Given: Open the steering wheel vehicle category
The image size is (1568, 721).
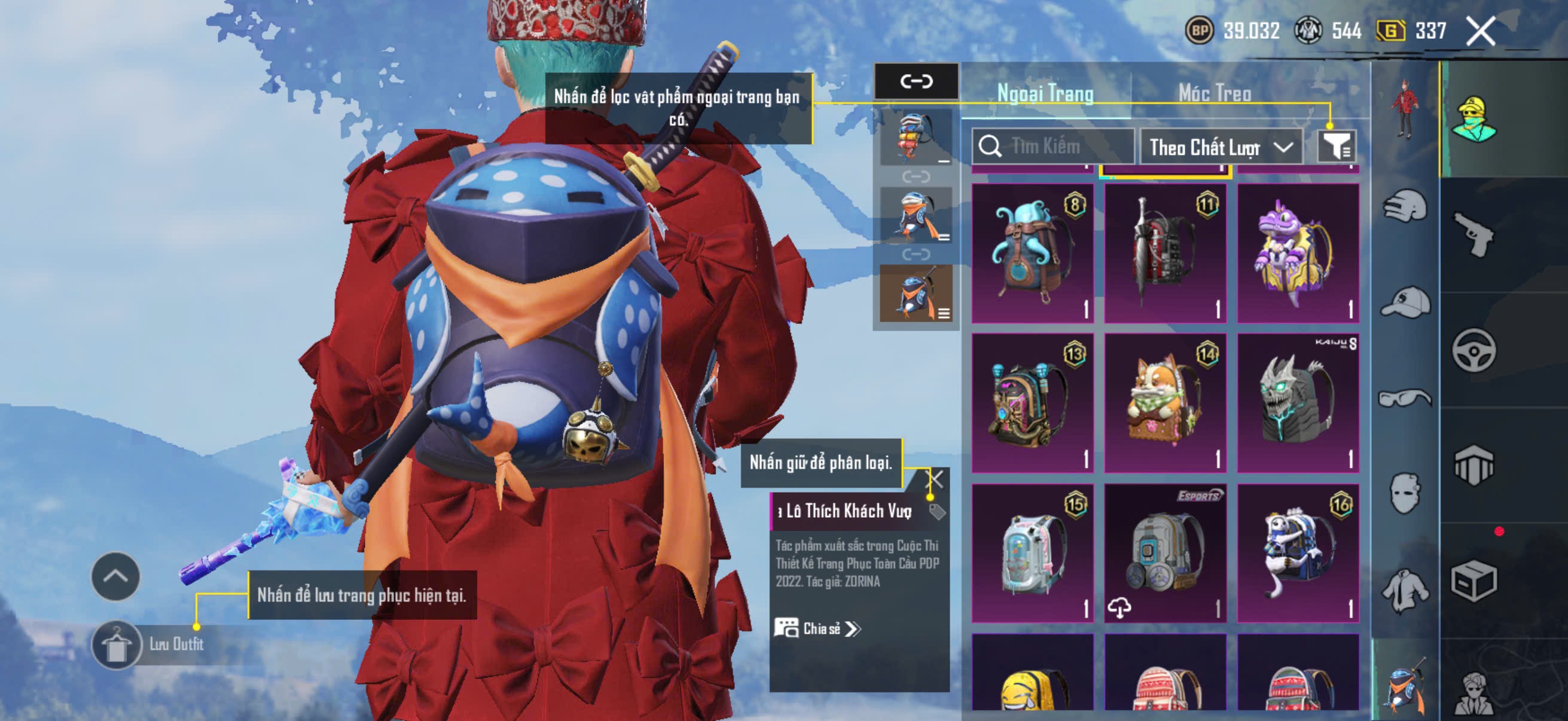Looking at the screenshot, I should pos(1473,350).
